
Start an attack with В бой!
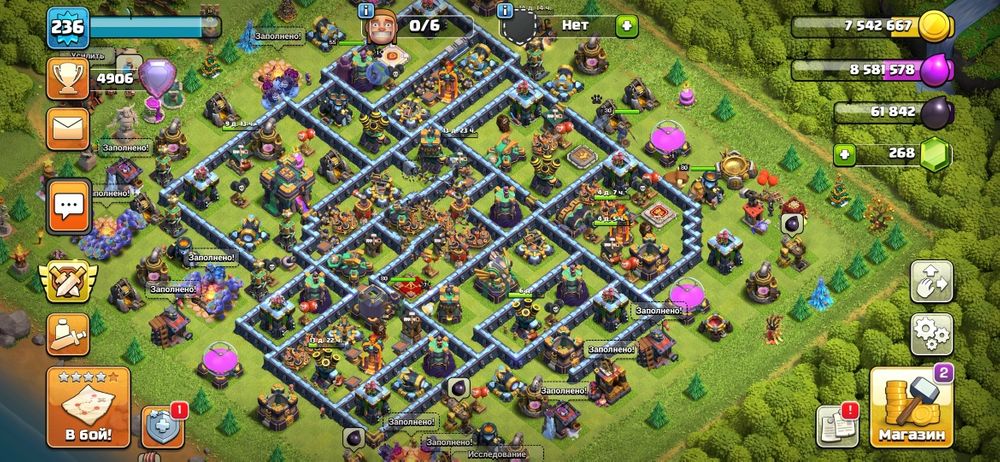pos(87,408)
